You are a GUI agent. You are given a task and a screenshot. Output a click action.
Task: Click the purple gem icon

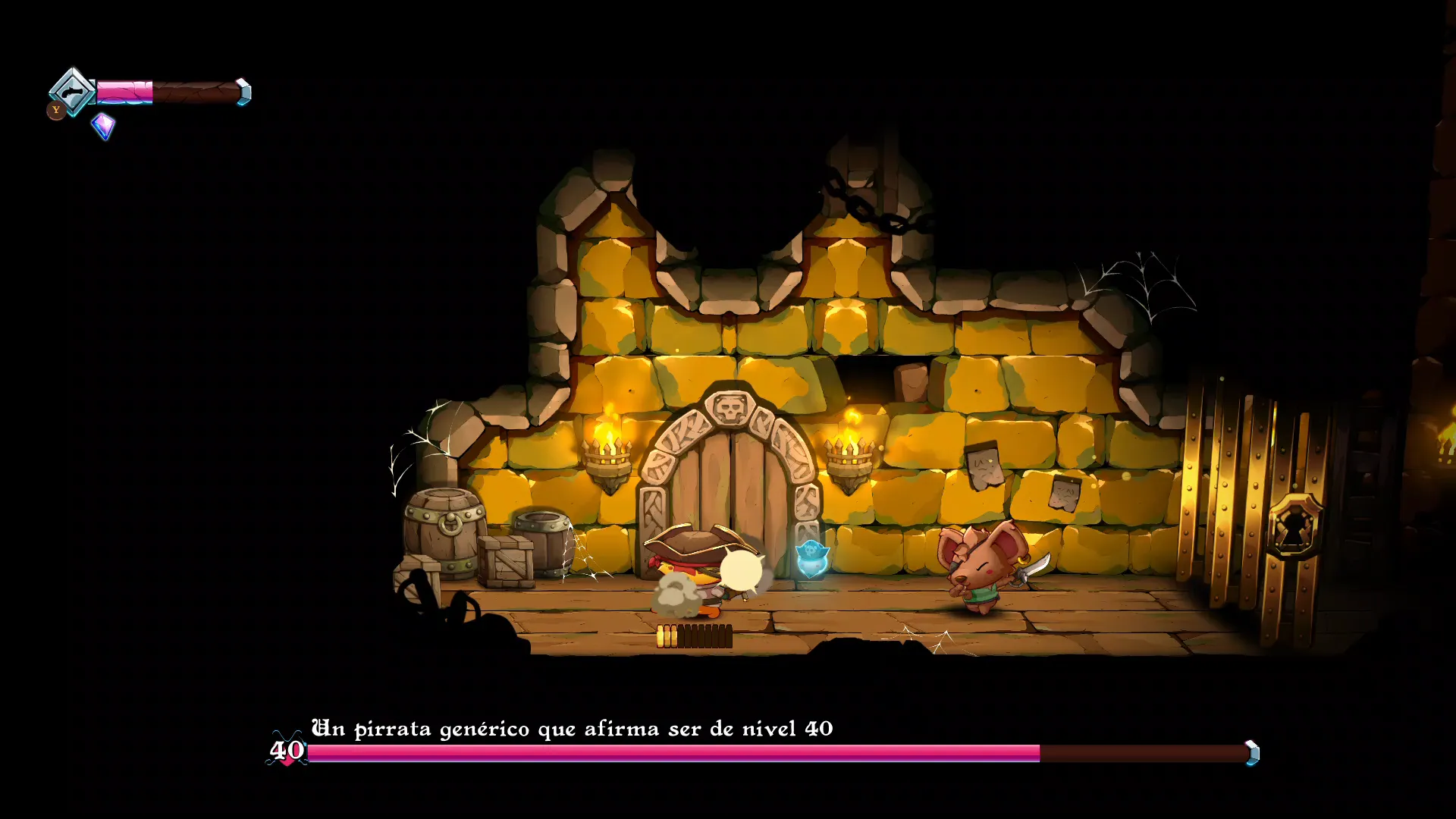point(103,125)
